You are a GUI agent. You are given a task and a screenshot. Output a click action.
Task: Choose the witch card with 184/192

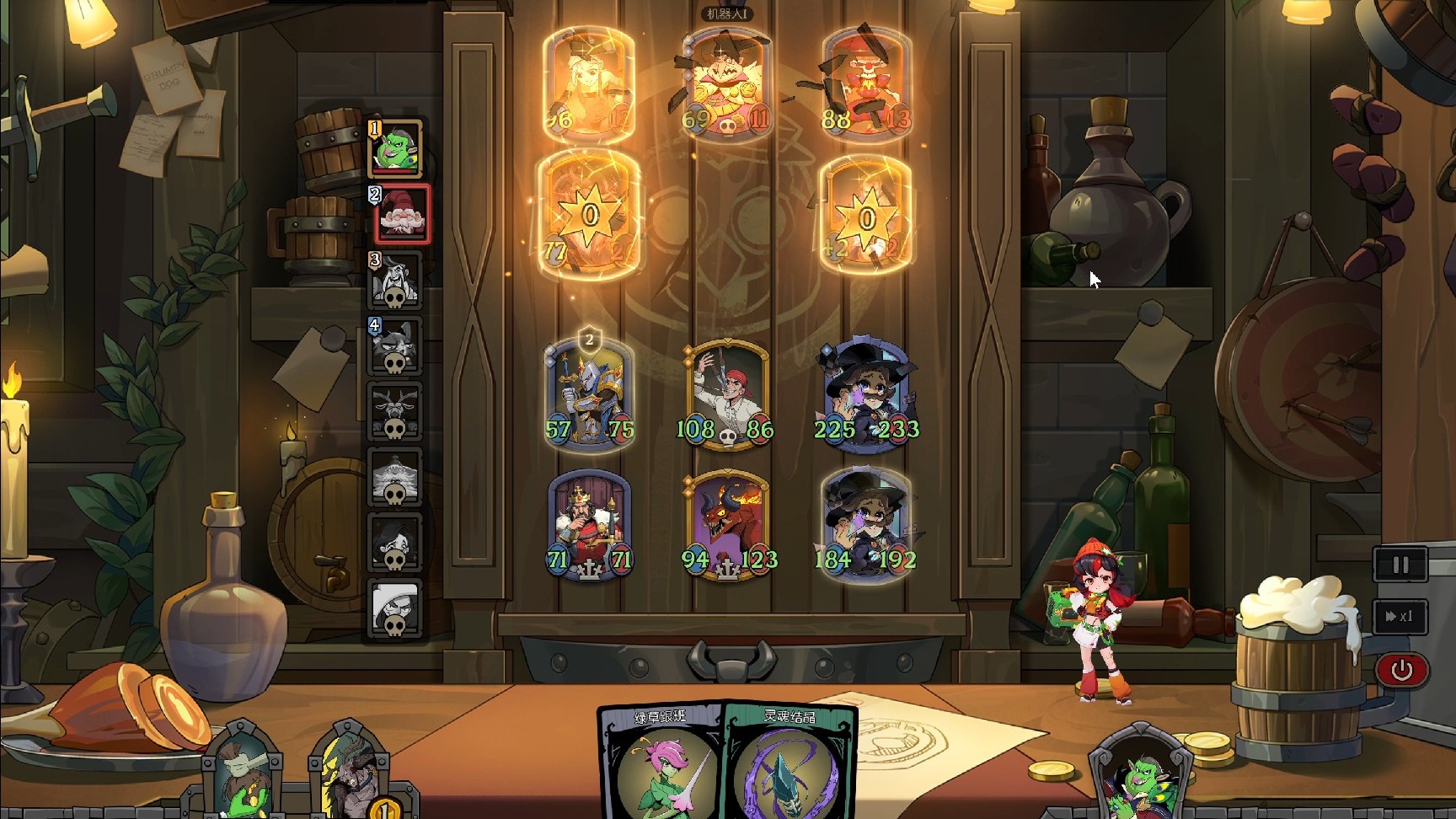866,524
